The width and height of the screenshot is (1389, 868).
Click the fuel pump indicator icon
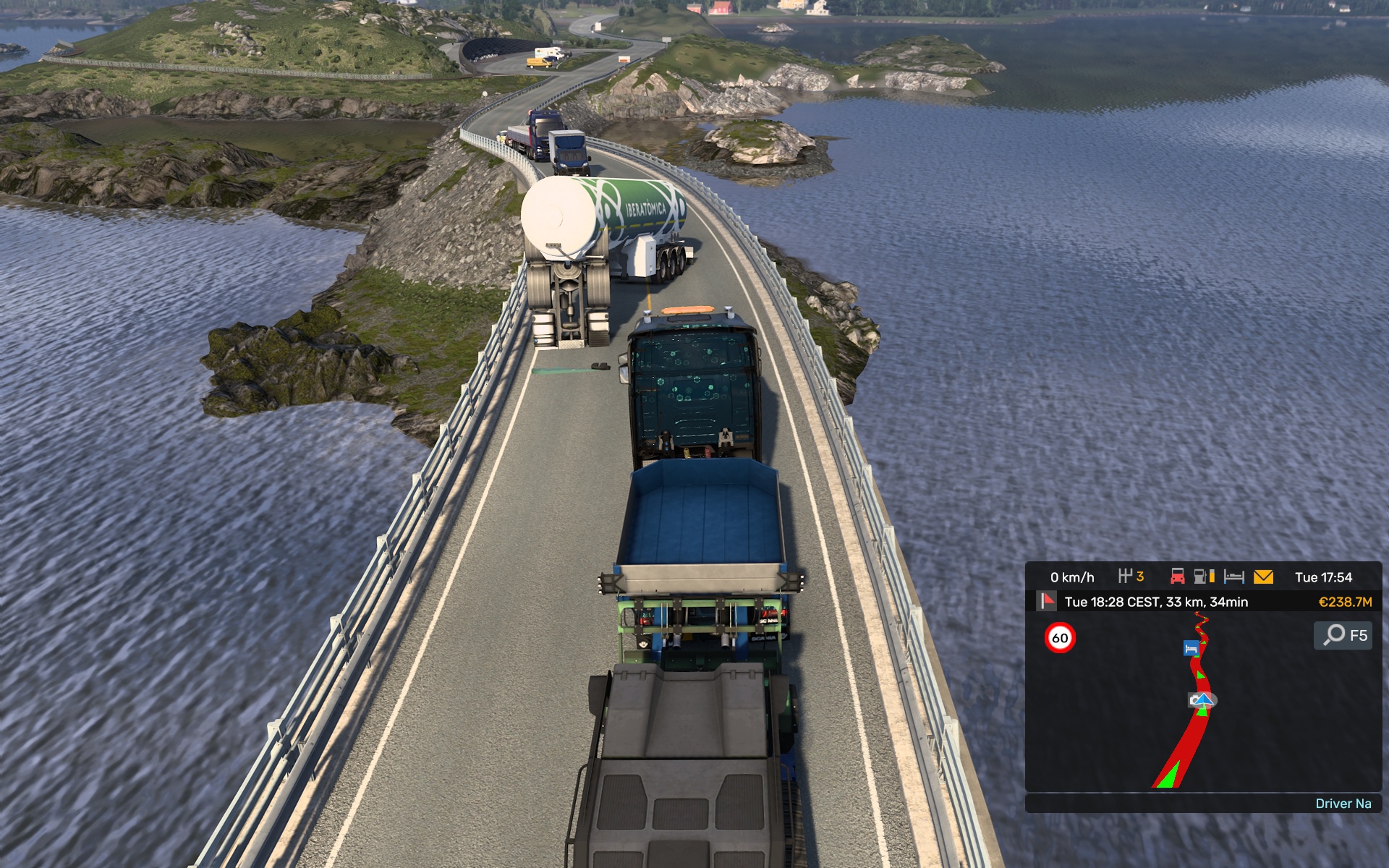click(1204, 576)
